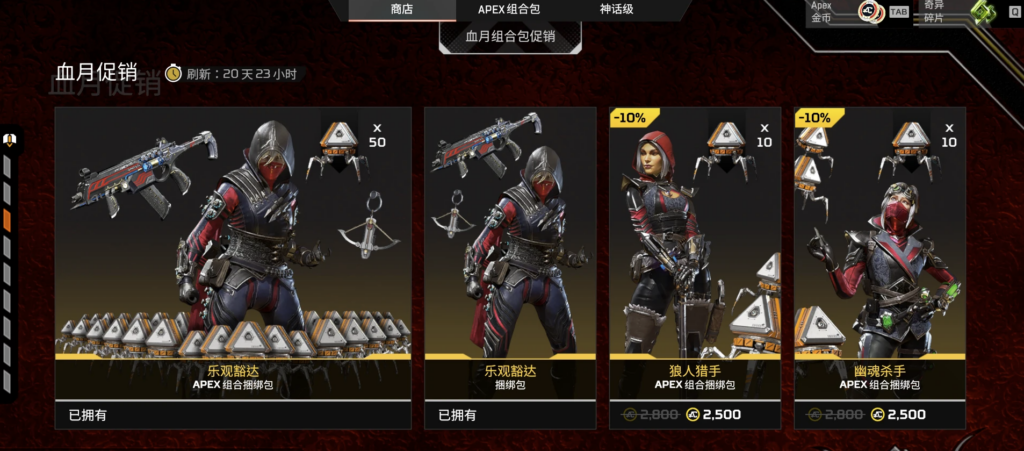Select the 血月组合包促销 sub-tab

click(x=510, y=37)
